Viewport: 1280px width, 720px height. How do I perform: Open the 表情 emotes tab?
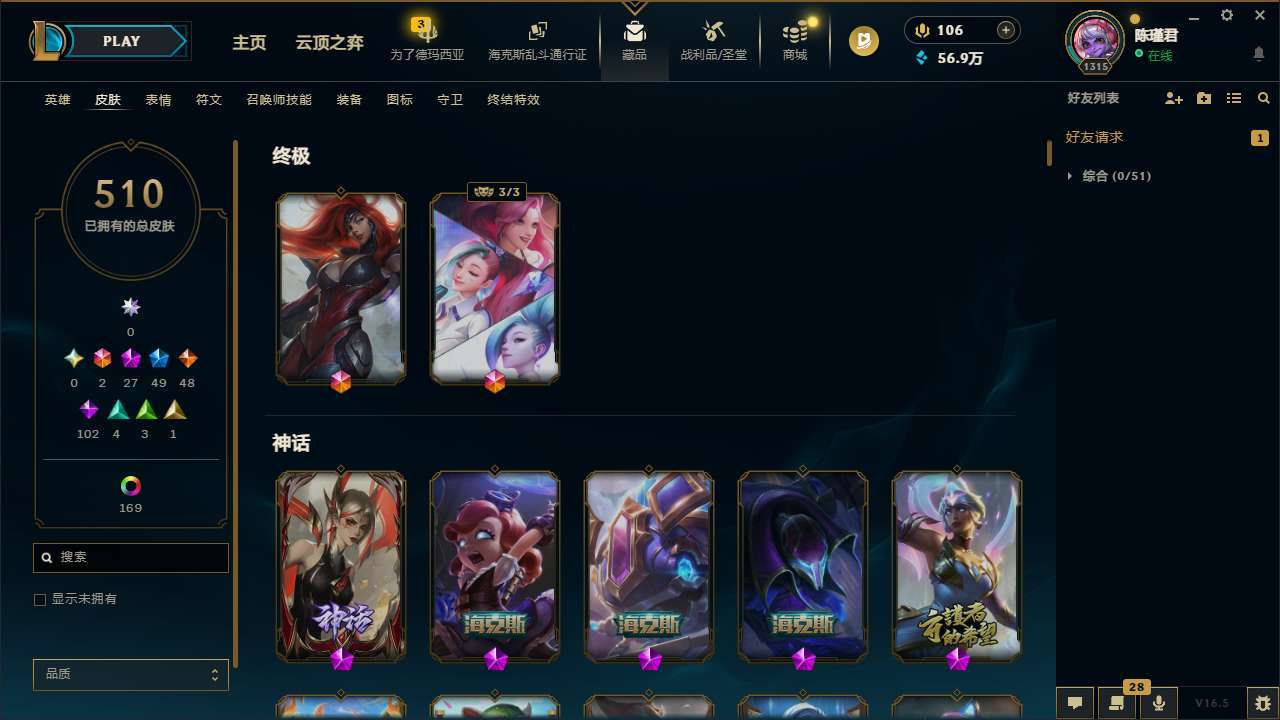tap(157, 99)
